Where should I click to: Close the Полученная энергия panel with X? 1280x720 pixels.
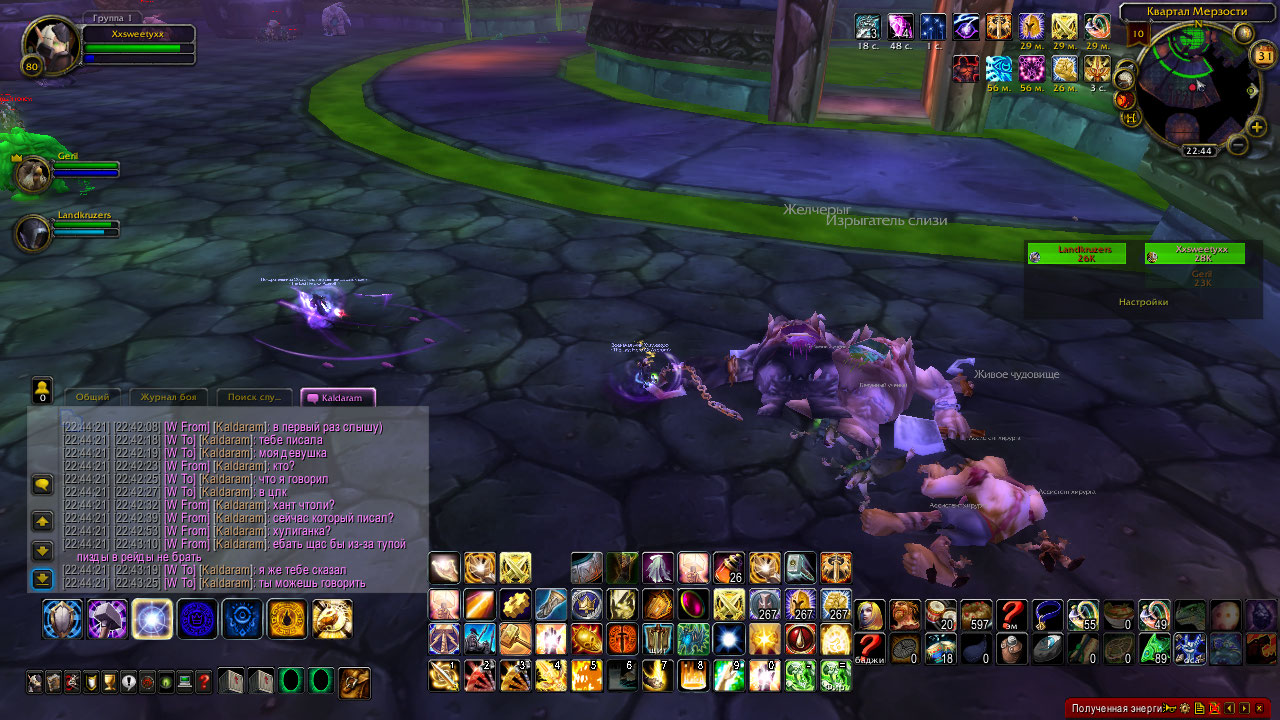1259,708
